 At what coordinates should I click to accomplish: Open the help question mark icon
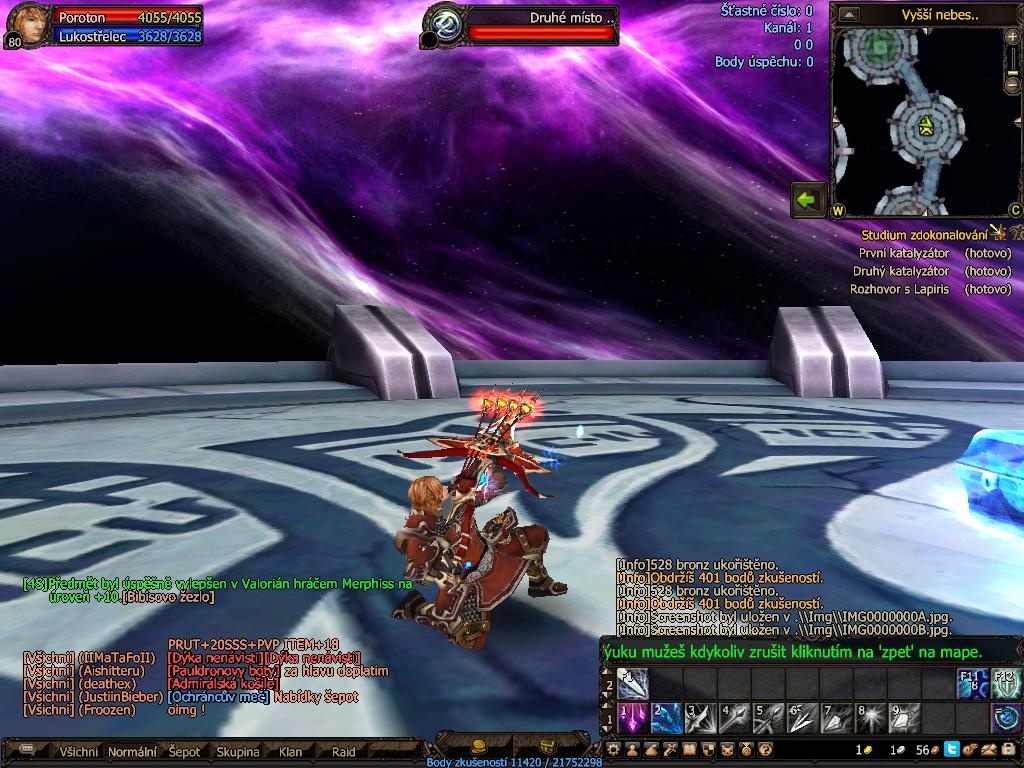click(x=766, y=749)
